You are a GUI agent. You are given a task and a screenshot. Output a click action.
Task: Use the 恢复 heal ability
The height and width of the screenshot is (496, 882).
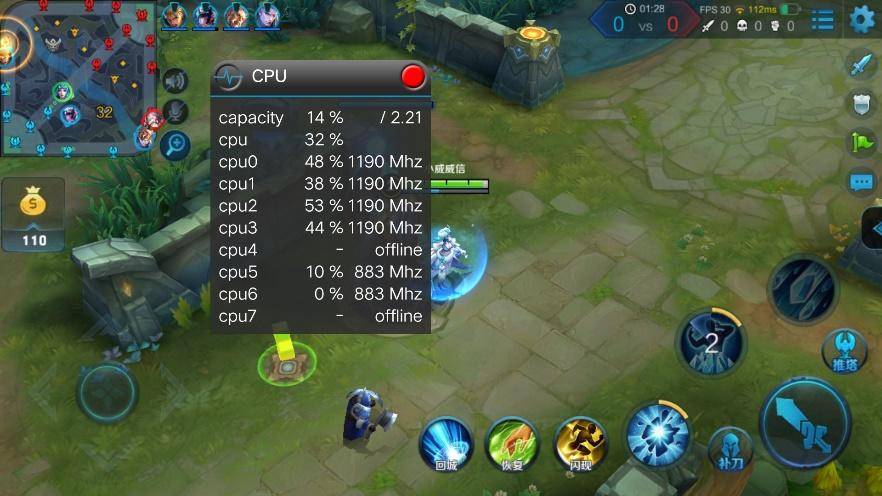[x=512, y=443]
